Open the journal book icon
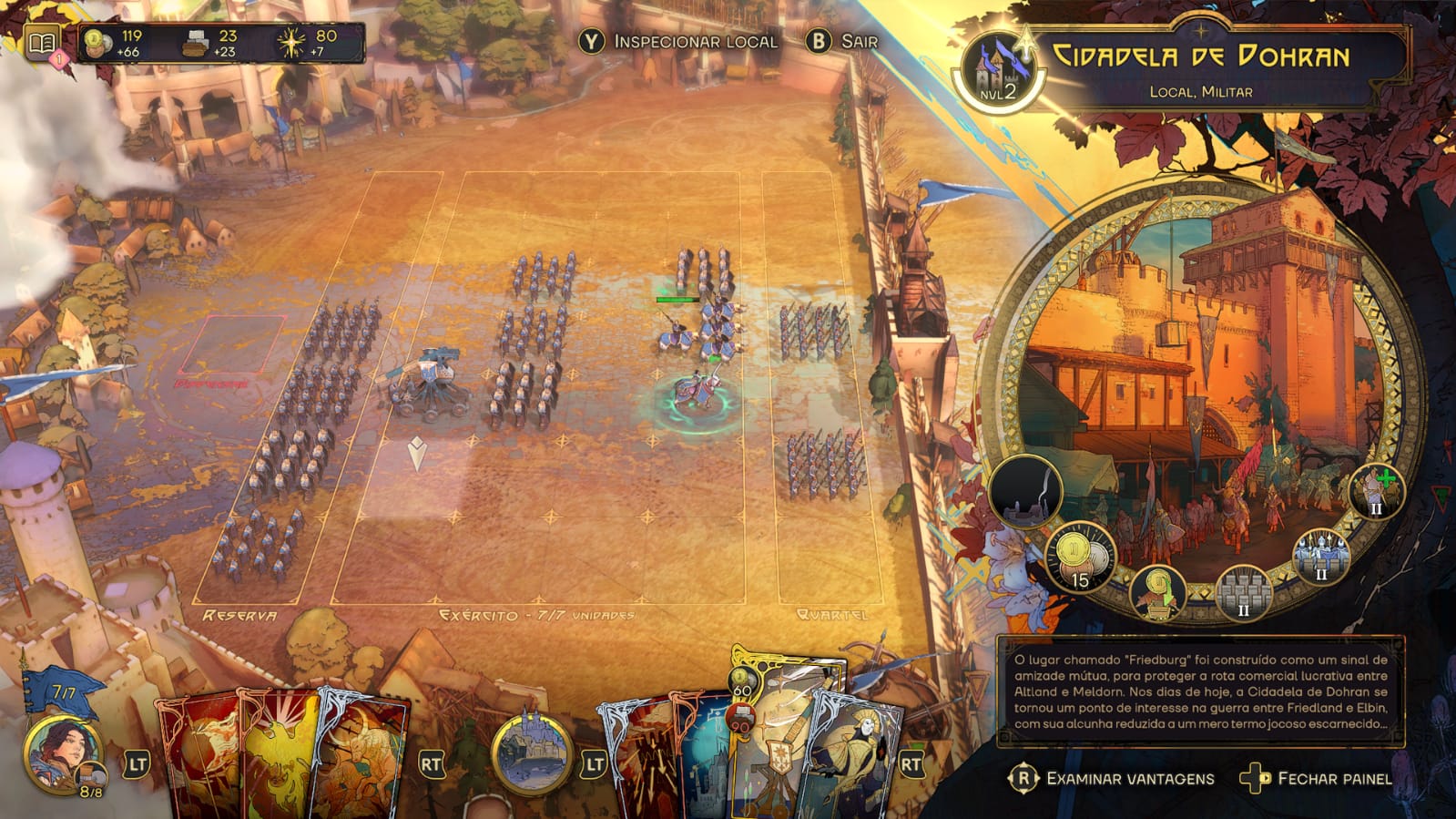This screenshot has height=819, width=1456. click(41, 43)
